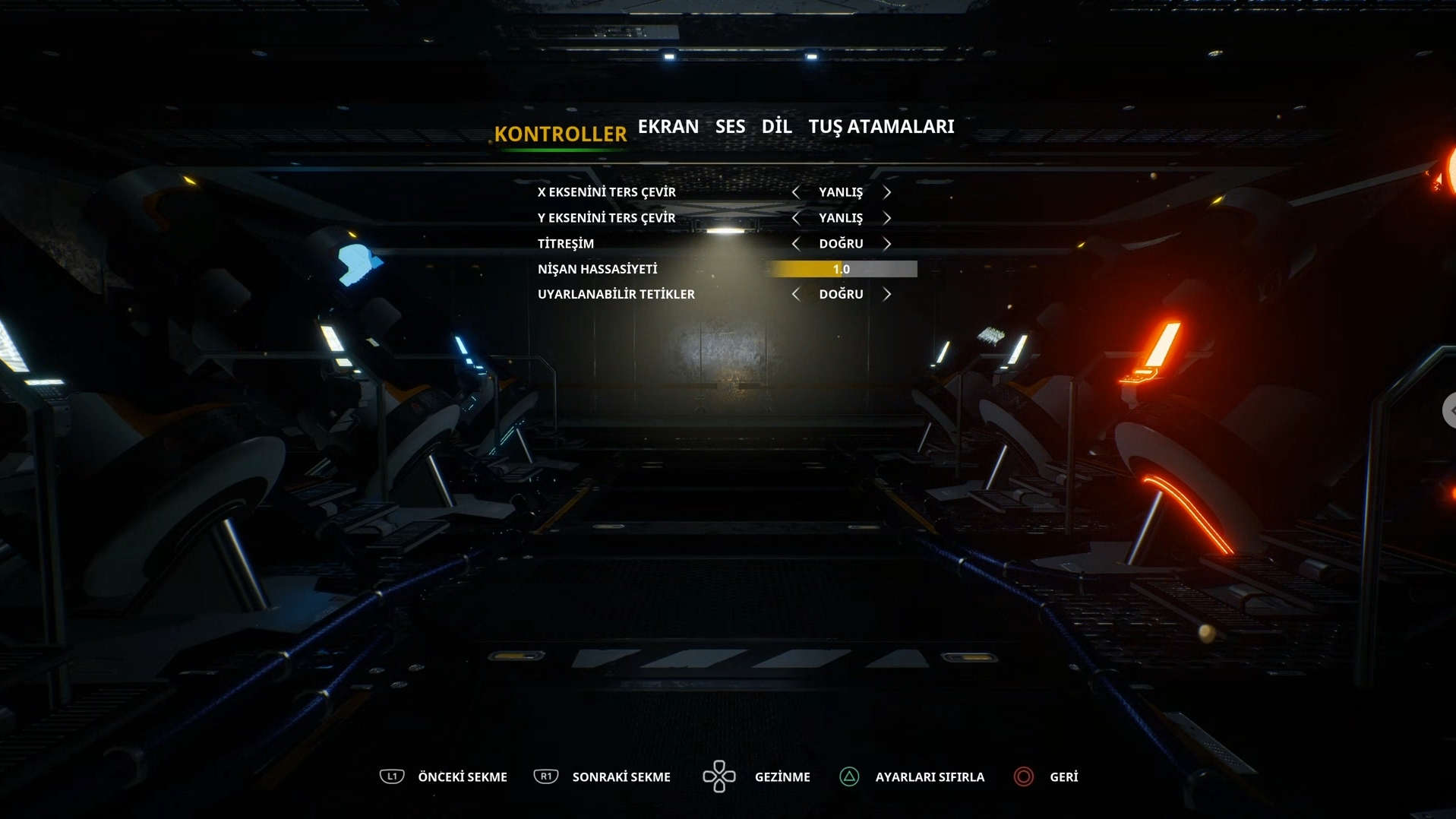Screen dimensions: 1456x819
Task: Change Titreşim using the right arrow
Action: coord(887,244)
